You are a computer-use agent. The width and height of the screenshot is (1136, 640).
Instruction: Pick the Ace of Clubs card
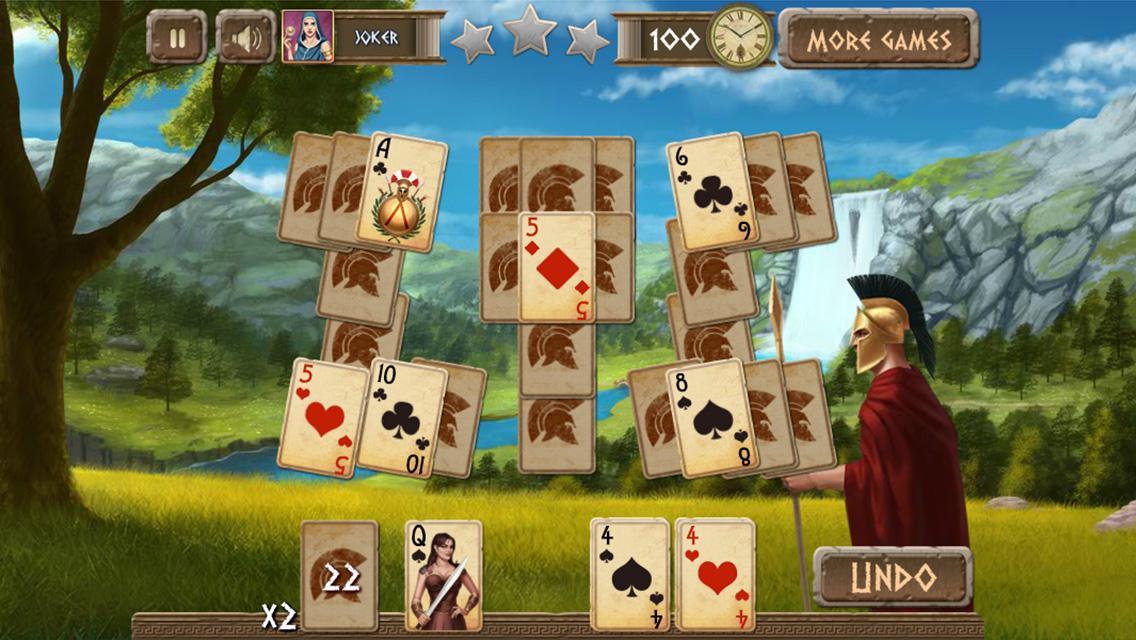[402, 193]
